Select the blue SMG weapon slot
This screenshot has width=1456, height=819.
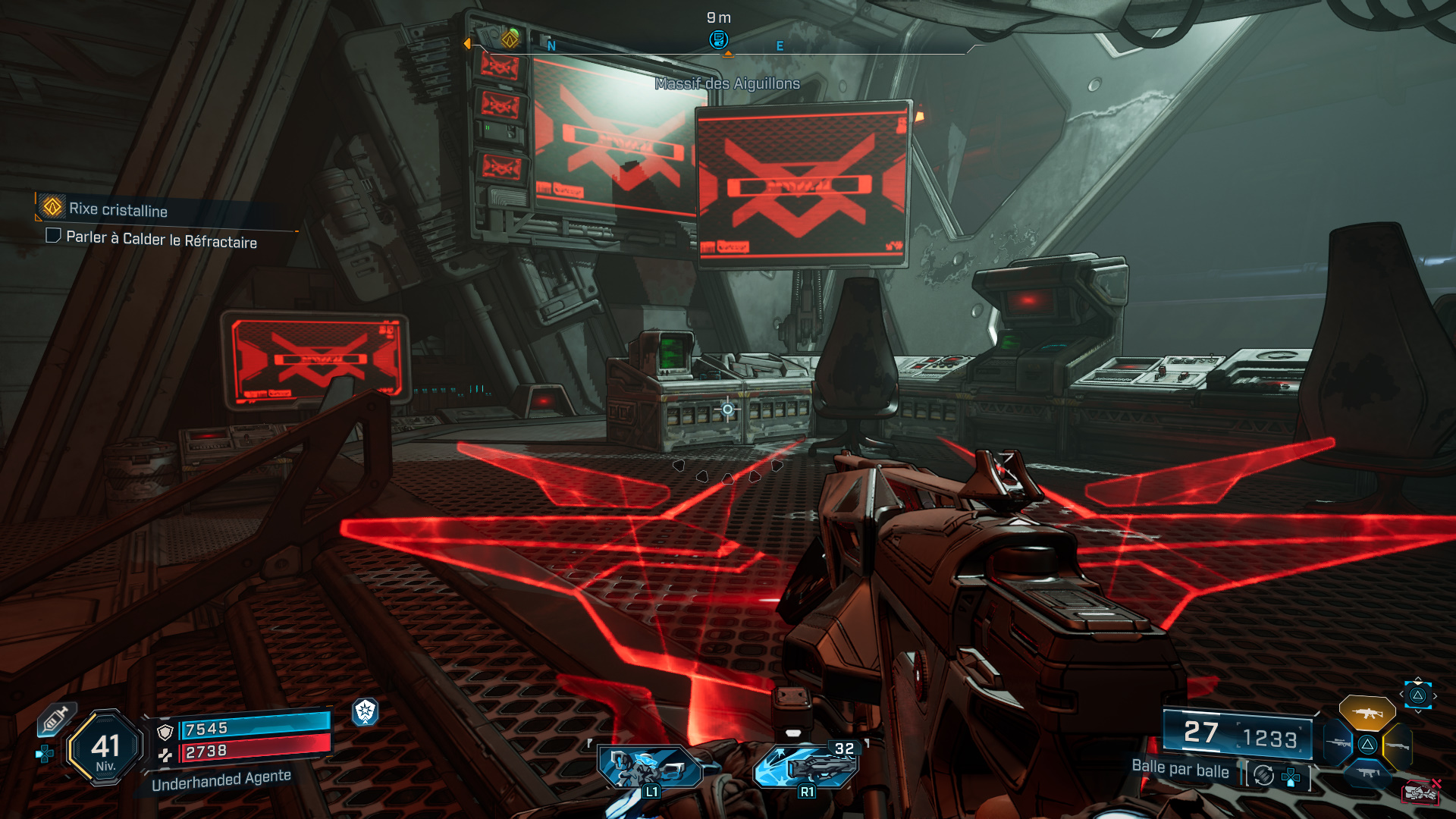click(1368, 773)
